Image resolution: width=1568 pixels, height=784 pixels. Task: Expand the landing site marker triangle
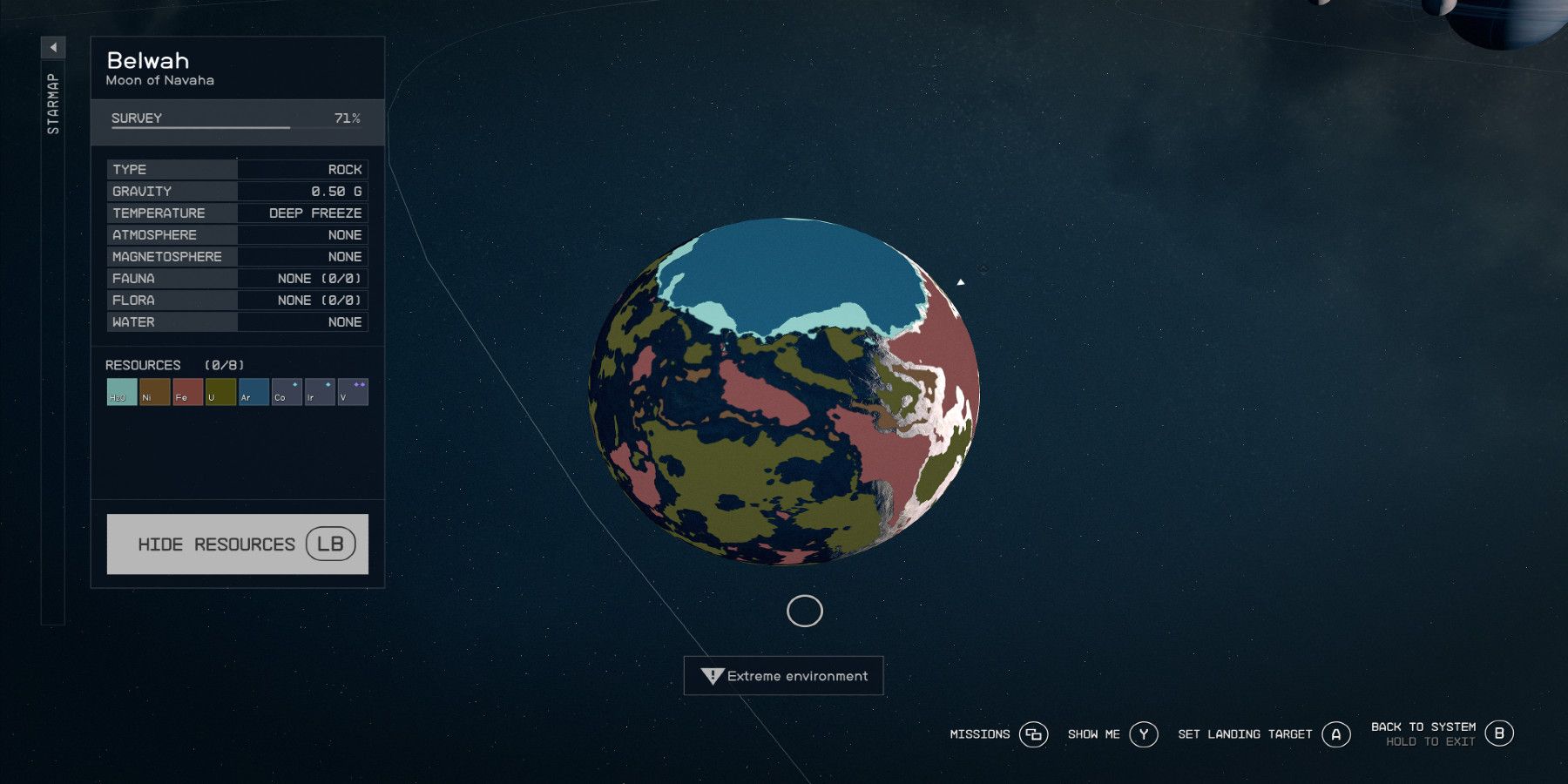(962, 280)
